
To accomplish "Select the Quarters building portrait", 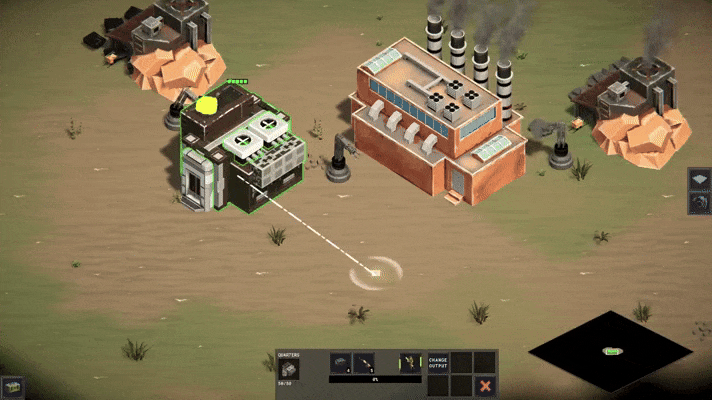I will click(289, 369).
